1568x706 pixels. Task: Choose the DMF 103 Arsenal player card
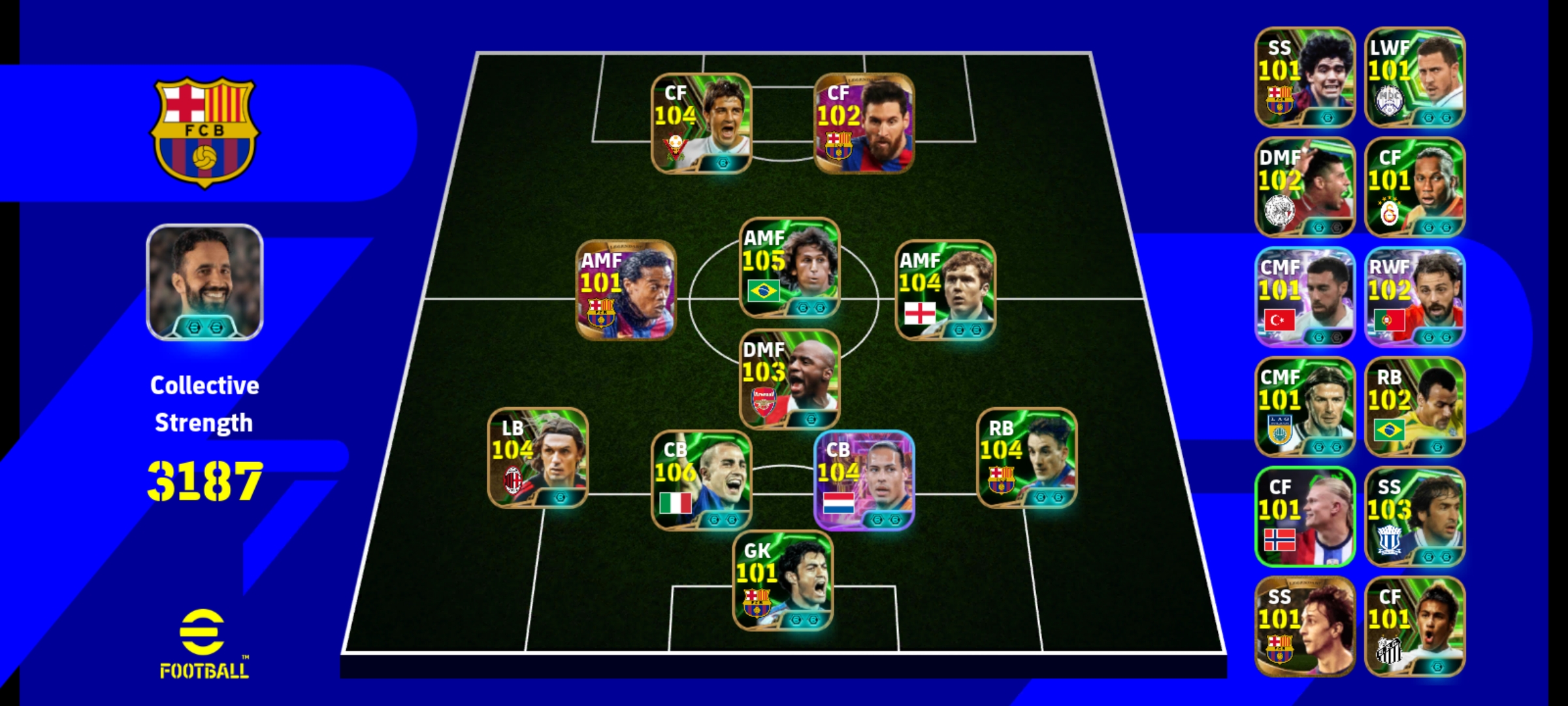789,379
